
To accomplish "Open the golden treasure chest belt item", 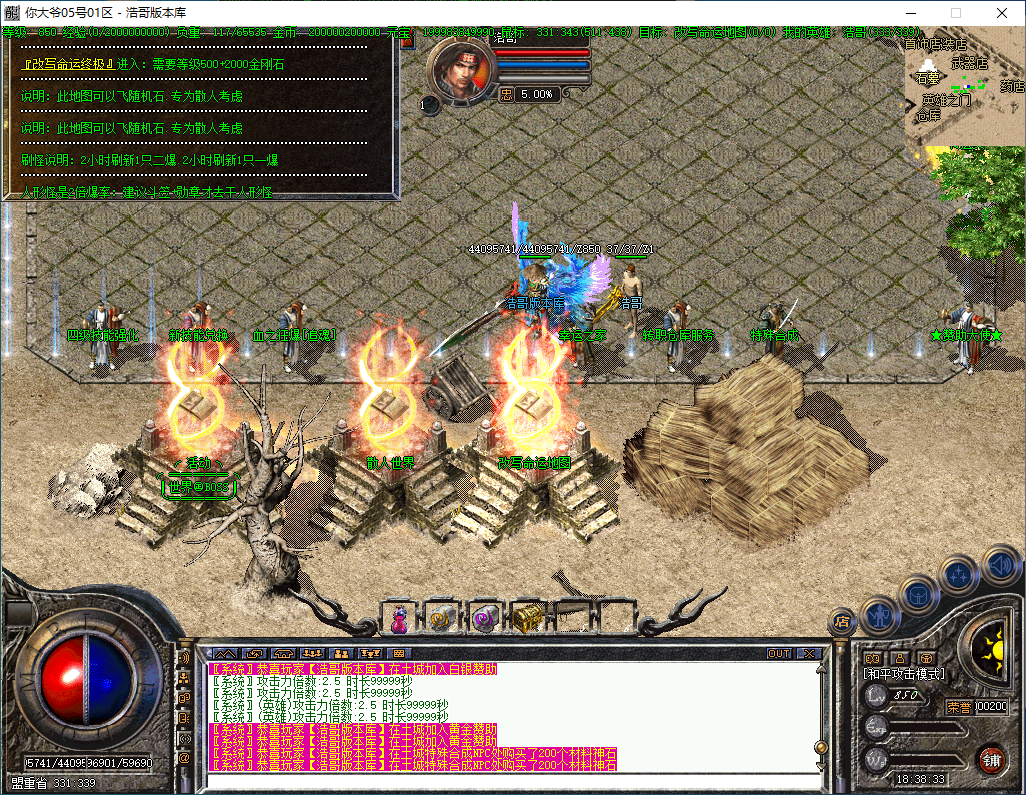I will [526, 620].
